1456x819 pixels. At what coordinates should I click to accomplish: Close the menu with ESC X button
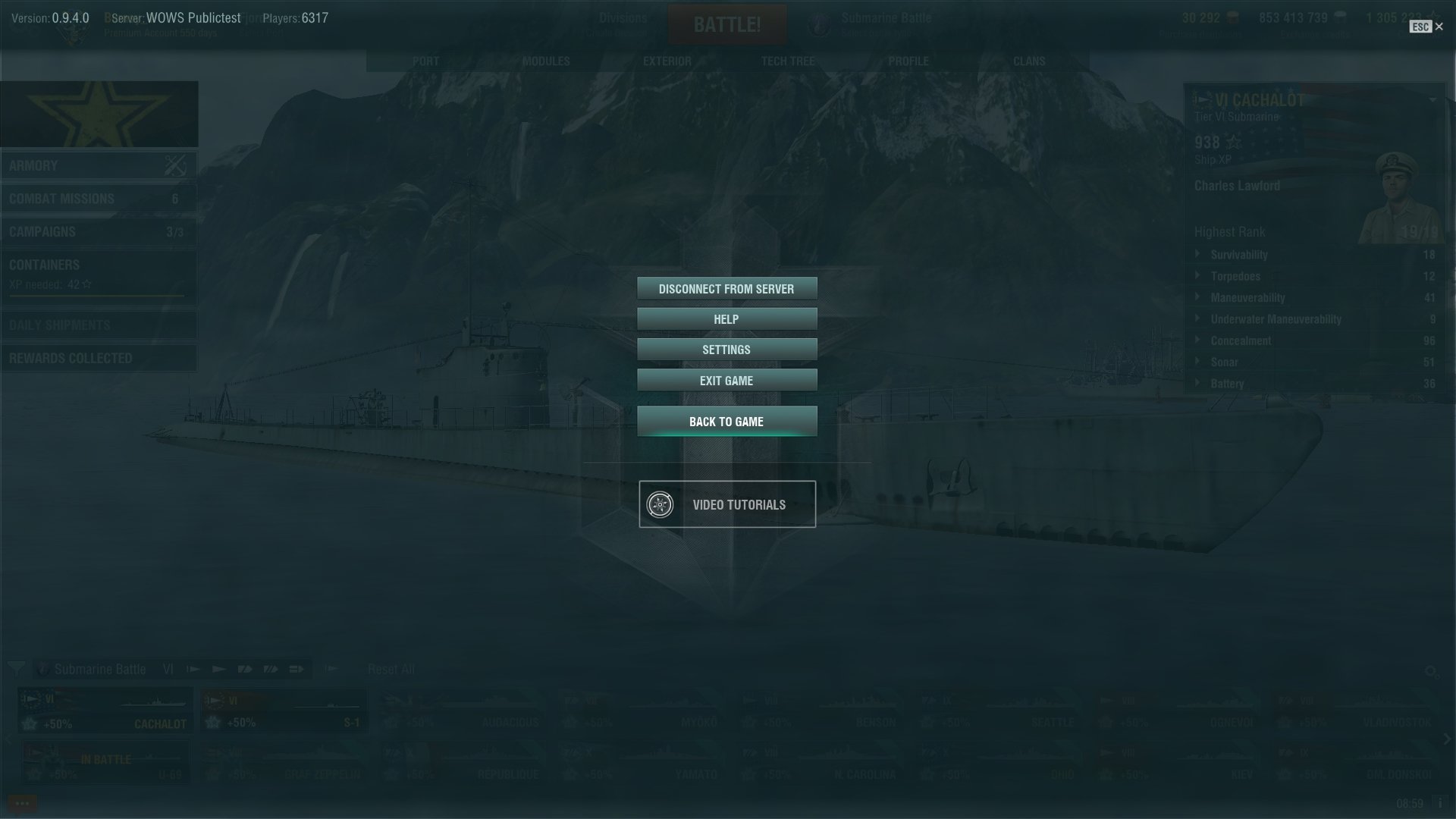coord(1439,27)
